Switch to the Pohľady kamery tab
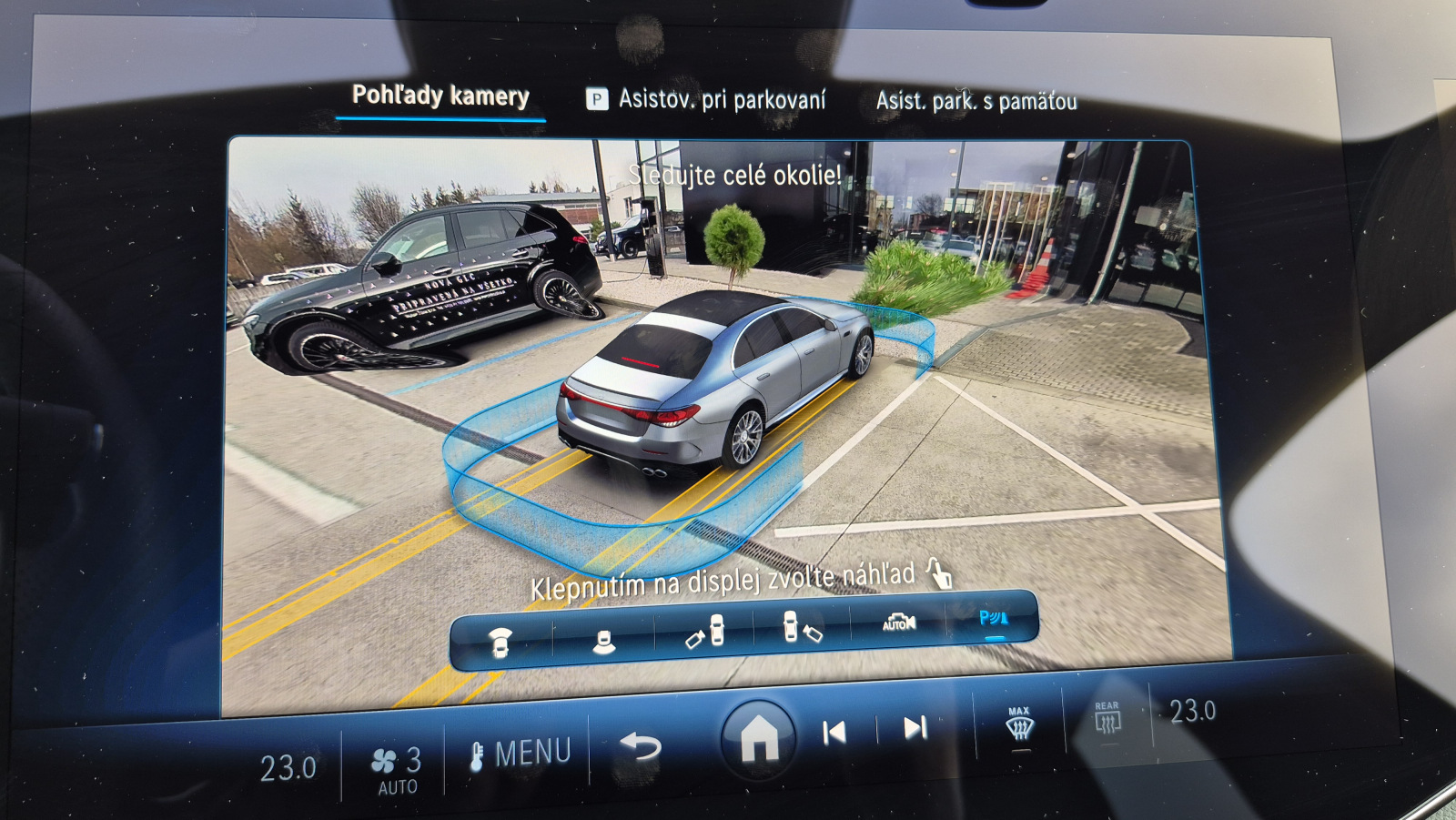Viewport: 1456px width, 820px height. 440,96
